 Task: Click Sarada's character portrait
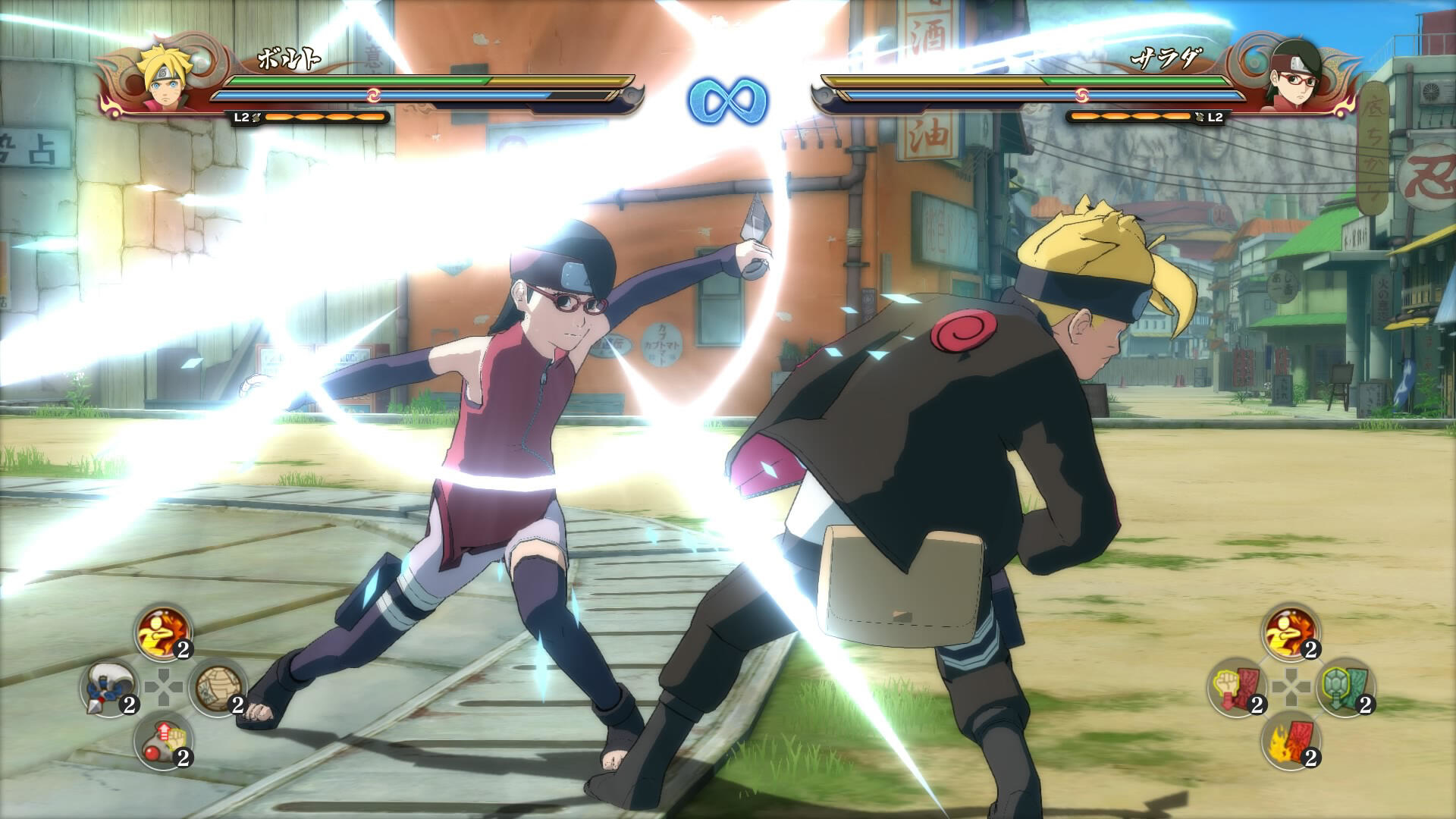(x=1292, y=76)
